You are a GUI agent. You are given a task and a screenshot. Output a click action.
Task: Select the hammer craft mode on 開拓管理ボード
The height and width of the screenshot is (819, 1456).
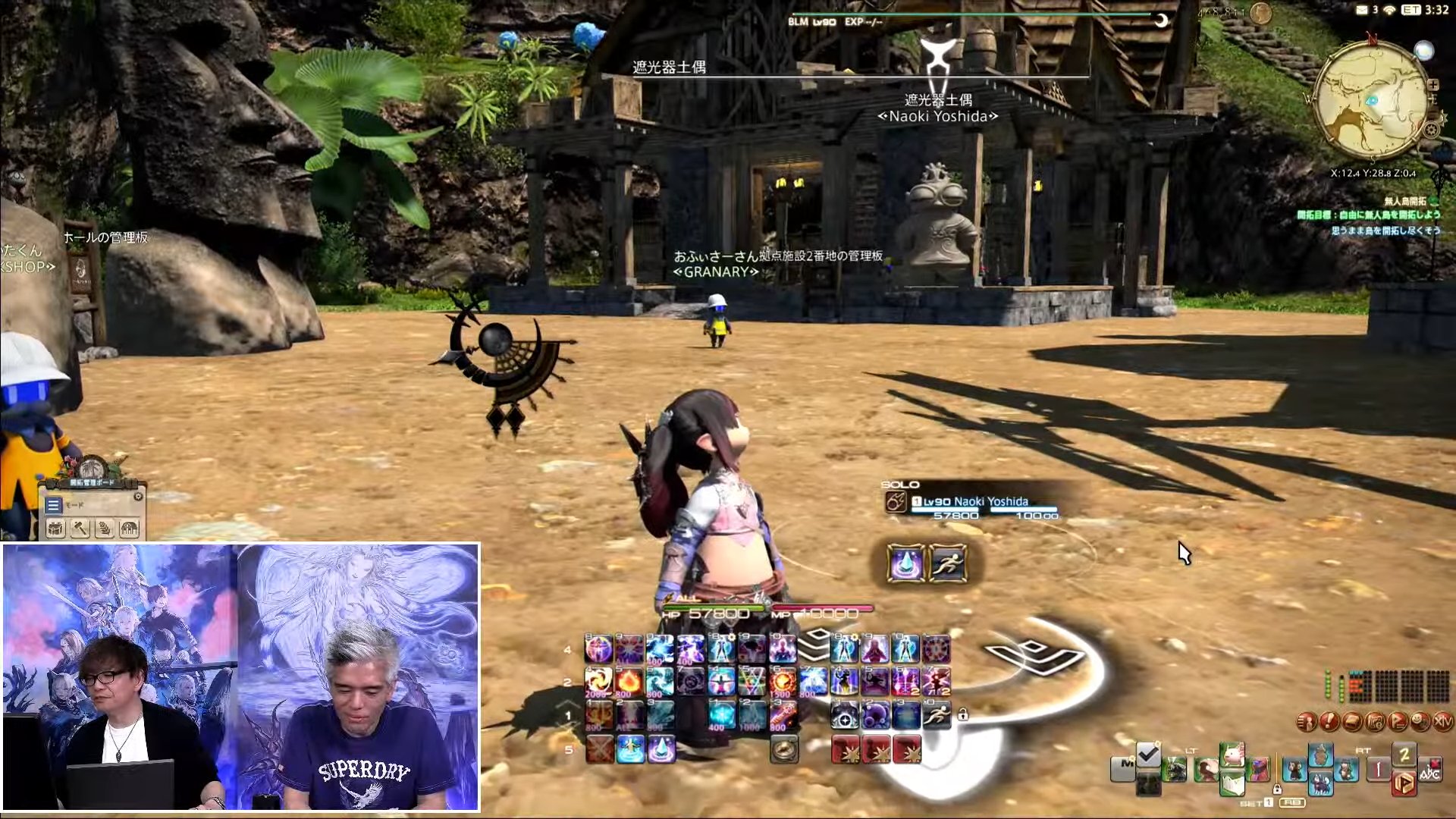(80, 529)
